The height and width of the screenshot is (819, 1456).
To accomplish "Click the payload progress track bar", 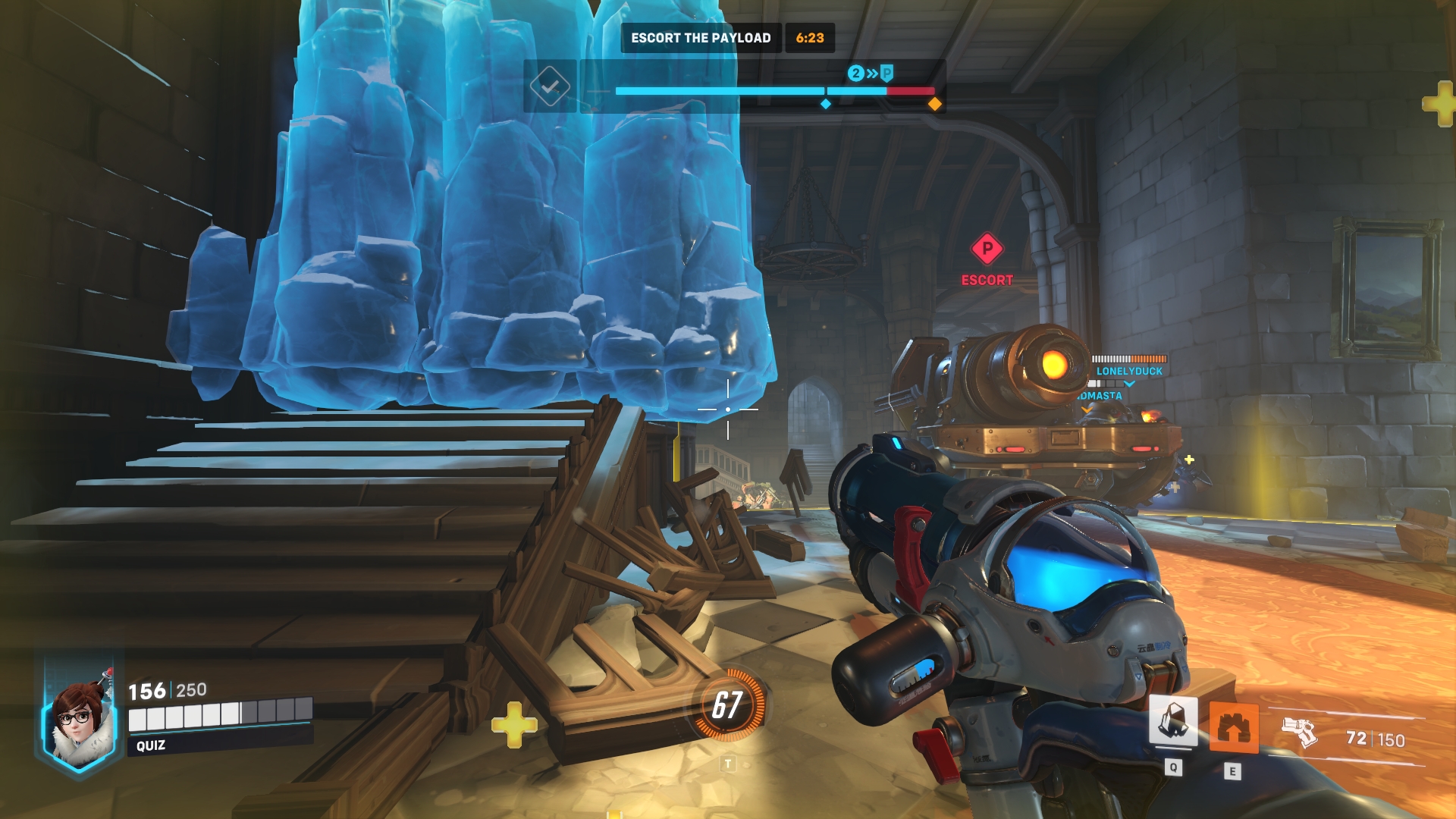I will coord(773,91).
